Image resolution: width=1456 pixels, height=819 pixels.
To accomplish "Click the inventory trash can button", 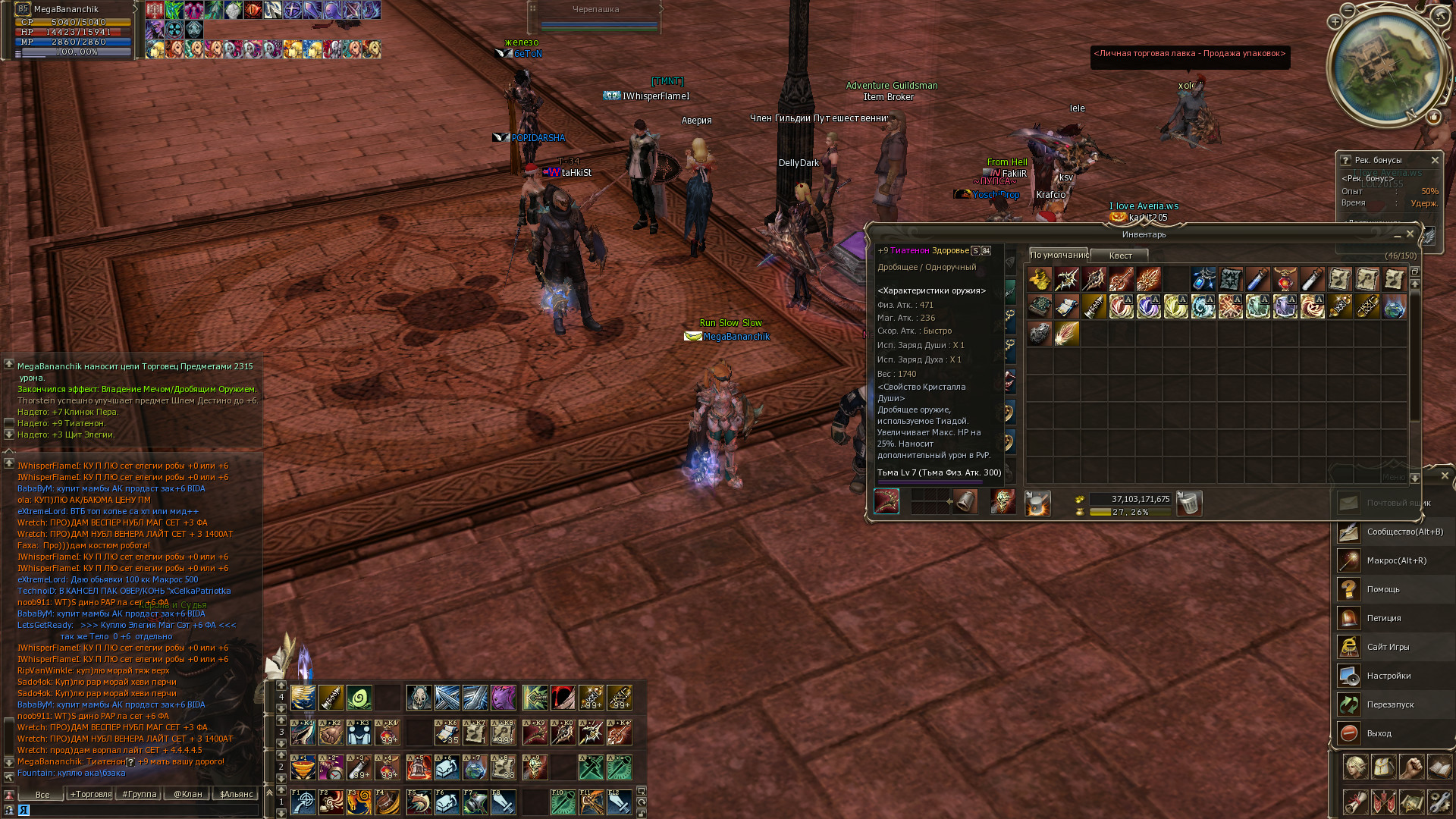I will (x=1189, y=503).
